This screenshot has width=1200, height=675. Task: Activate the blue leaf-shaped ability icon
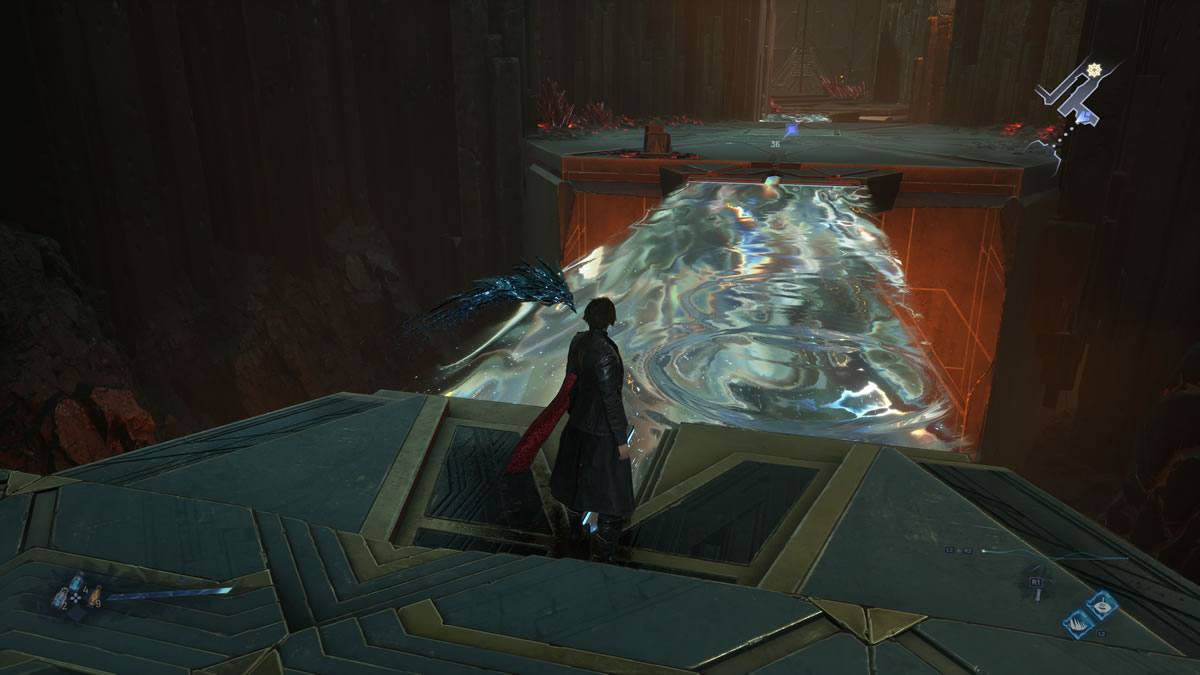(x=1101, y=605)
